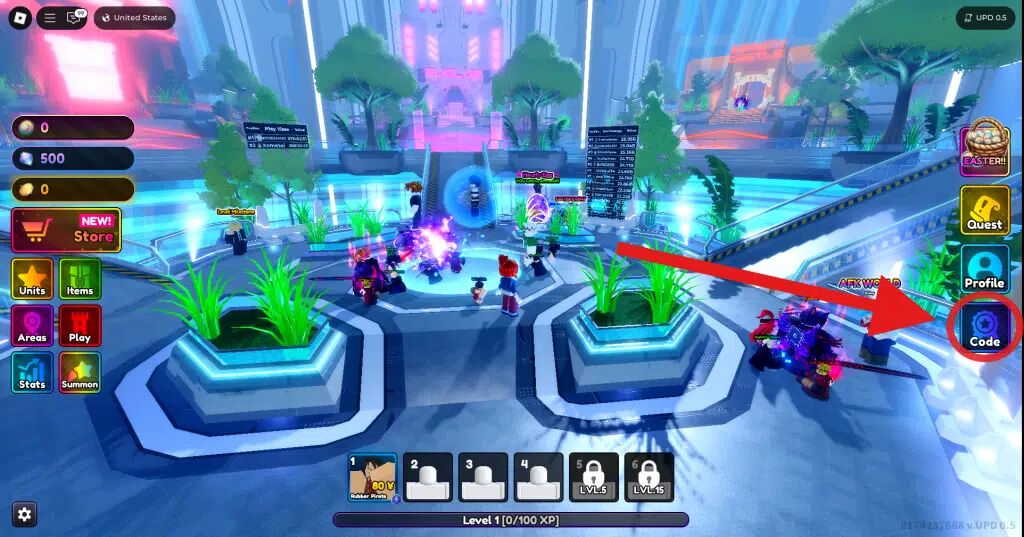
Task: View your Profile
Action: pos(984,269)
